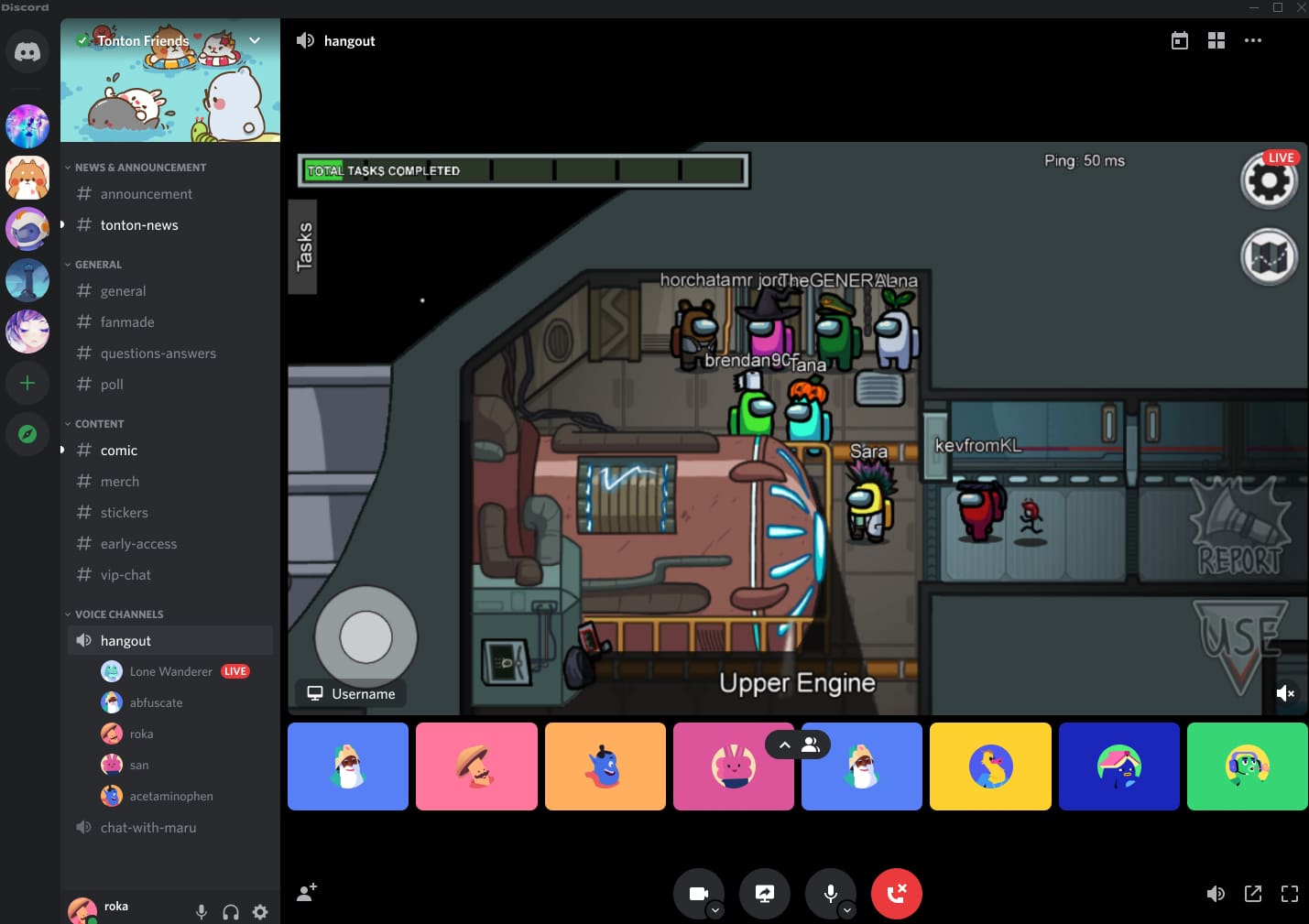Screen dimensions: 1309x924
Task: Open the more options ellipsis menu
Action: [1253, 40]
